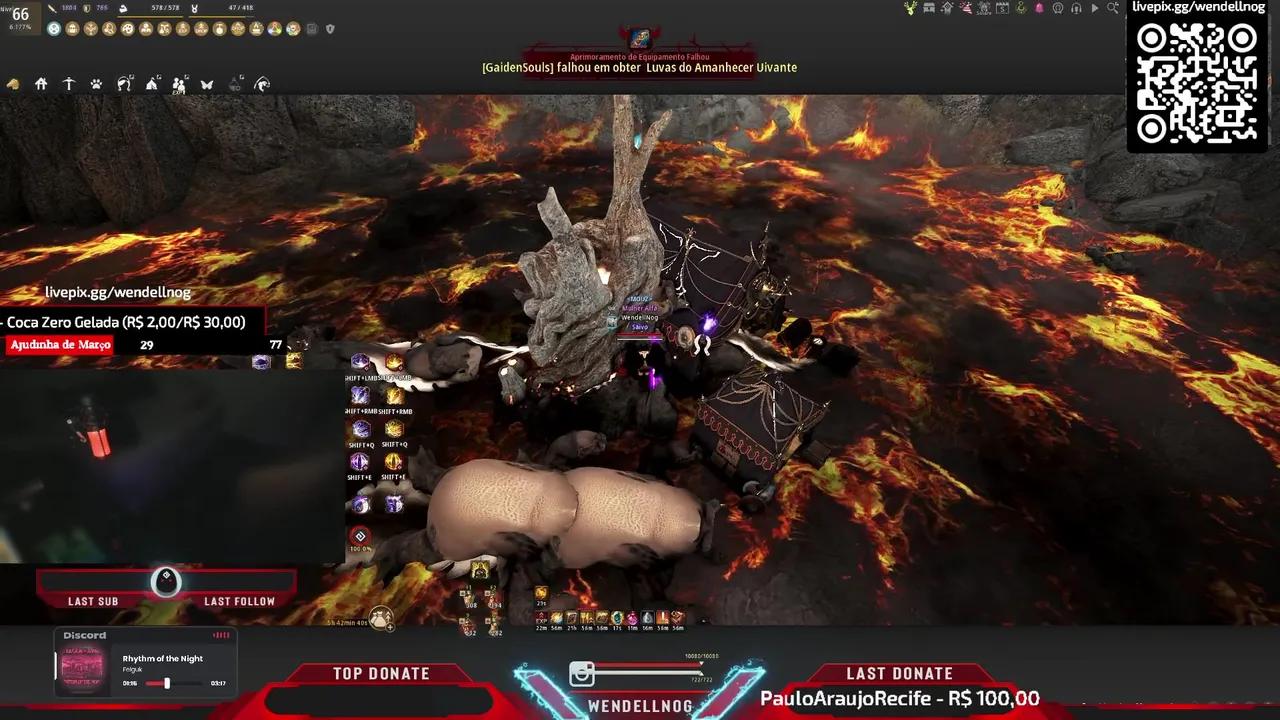The width and height of the screenshot is (1280, 720).
Task: Activate the orange Shift+RMB skill
Action: point(394,396)
